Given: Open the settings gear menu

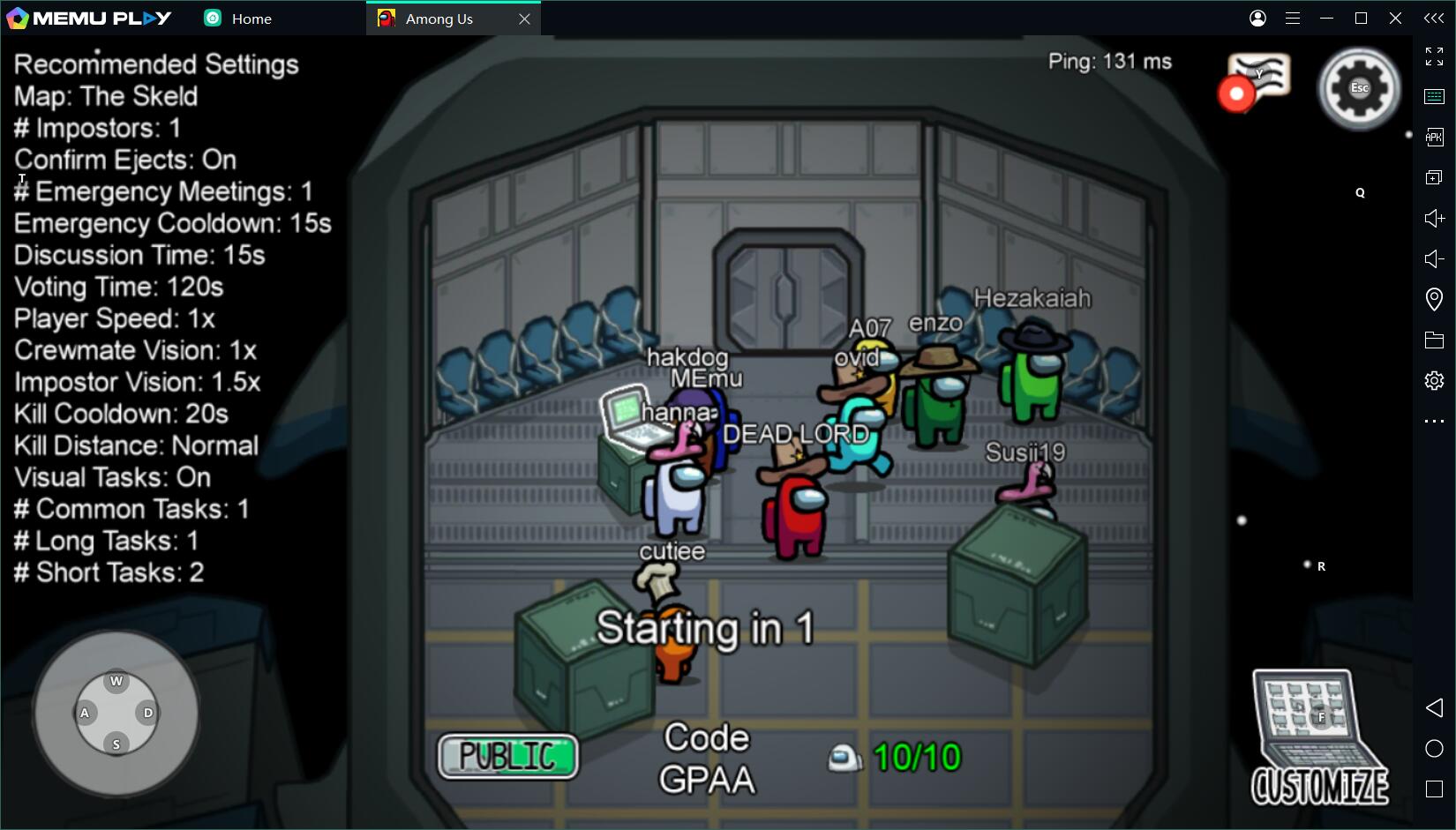Looking at the screenshot, I should (x=1359, y=88).
